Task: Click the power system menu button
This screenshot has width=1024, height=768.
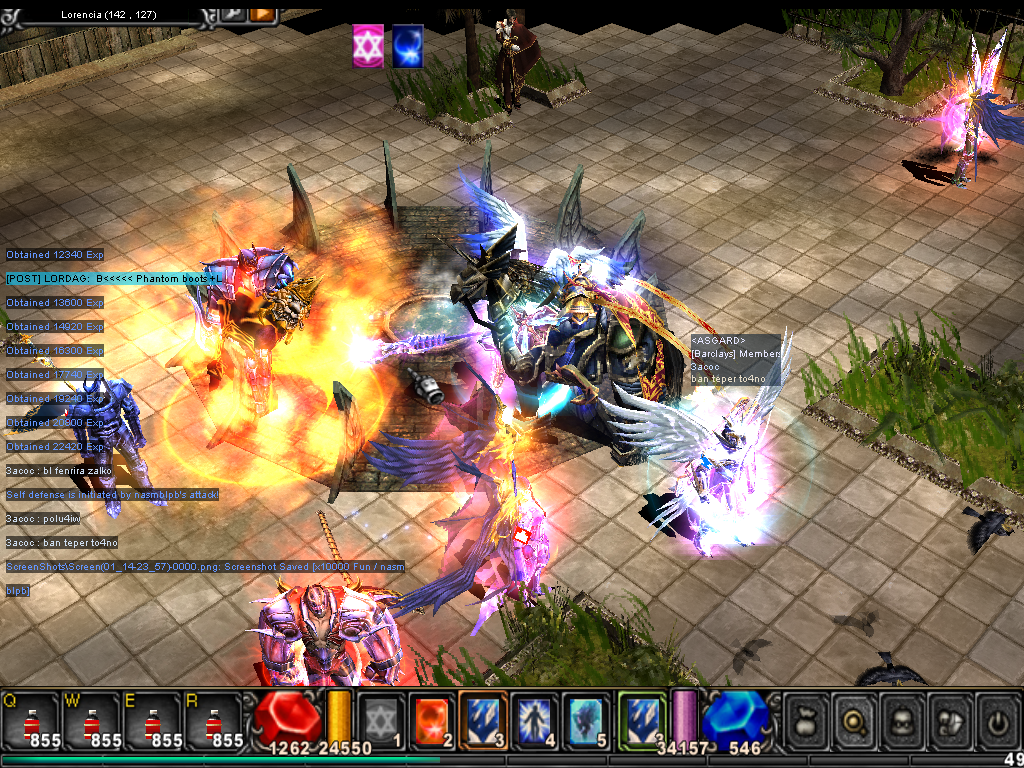Action: [998, 719]
